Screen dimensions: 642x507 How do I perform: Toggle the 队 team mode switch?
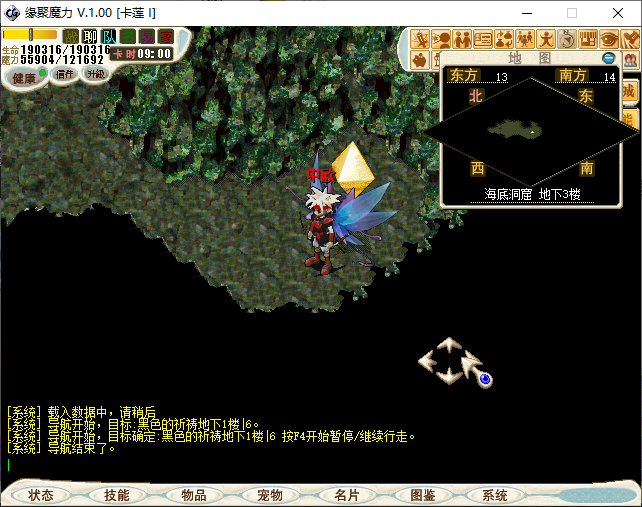point(109,36)
